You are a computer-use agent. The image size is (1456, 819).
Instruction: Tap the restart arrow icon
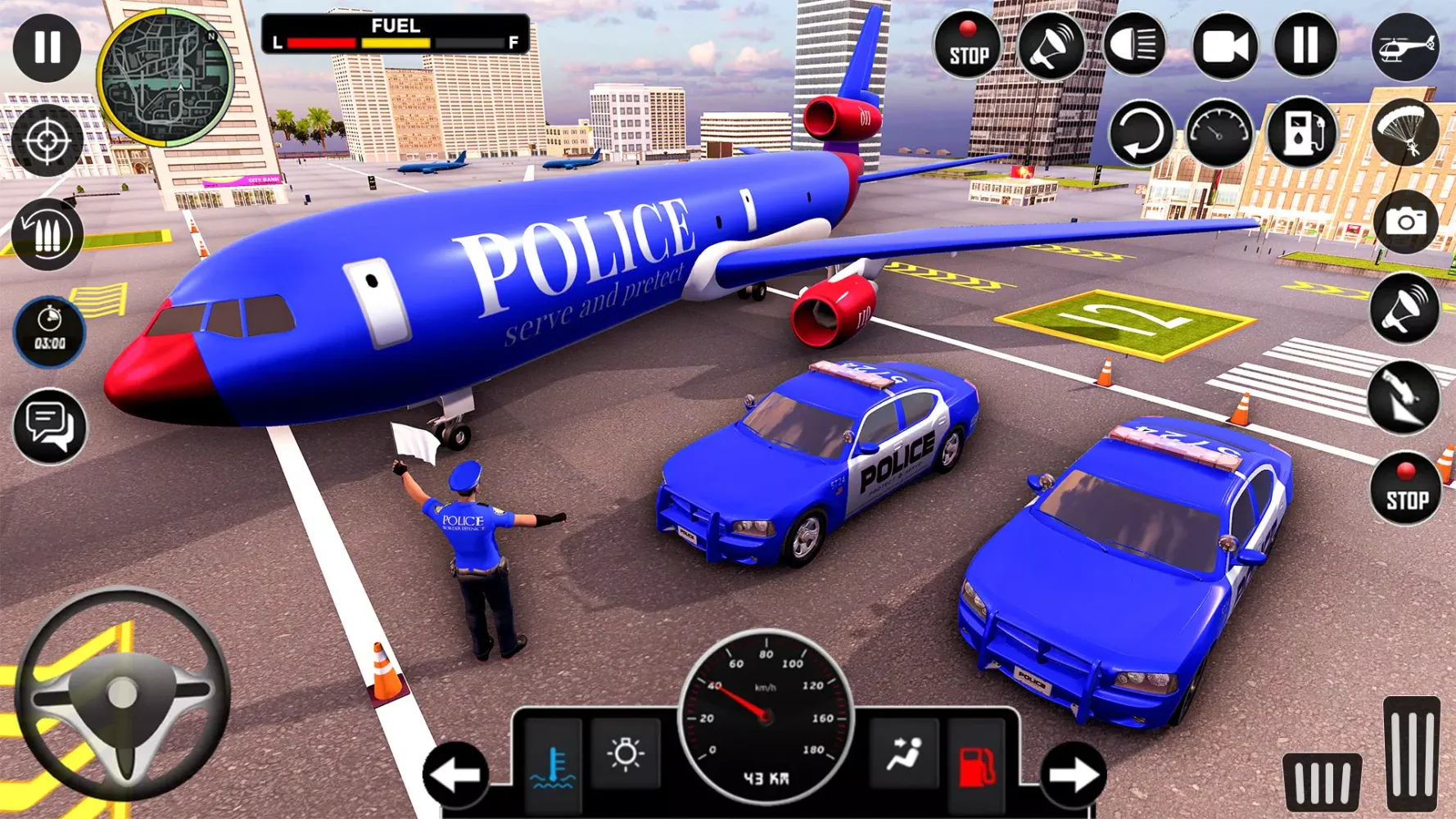[x=1142, y=131]
